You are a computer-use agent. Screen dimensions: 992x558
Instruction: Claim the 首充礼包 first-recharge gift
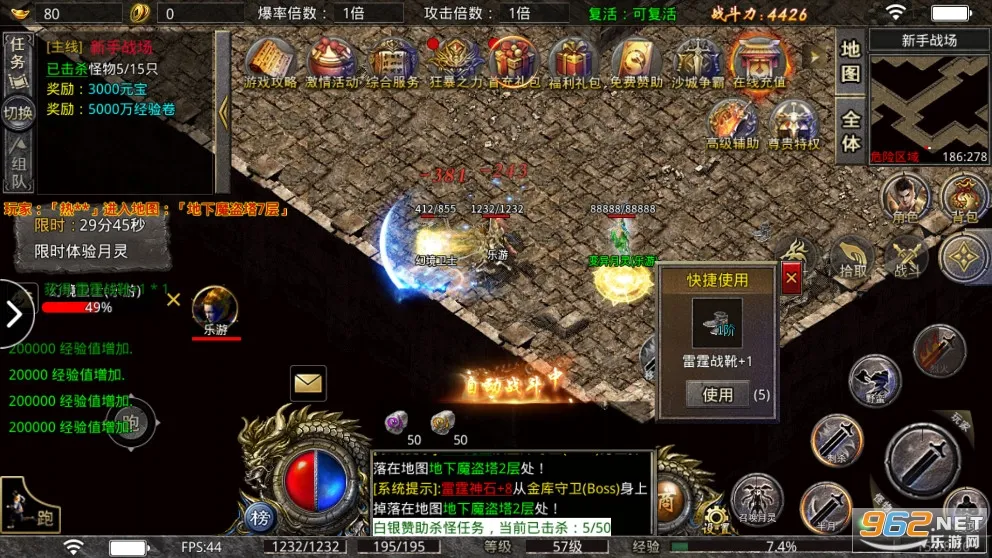coord(513,64)
